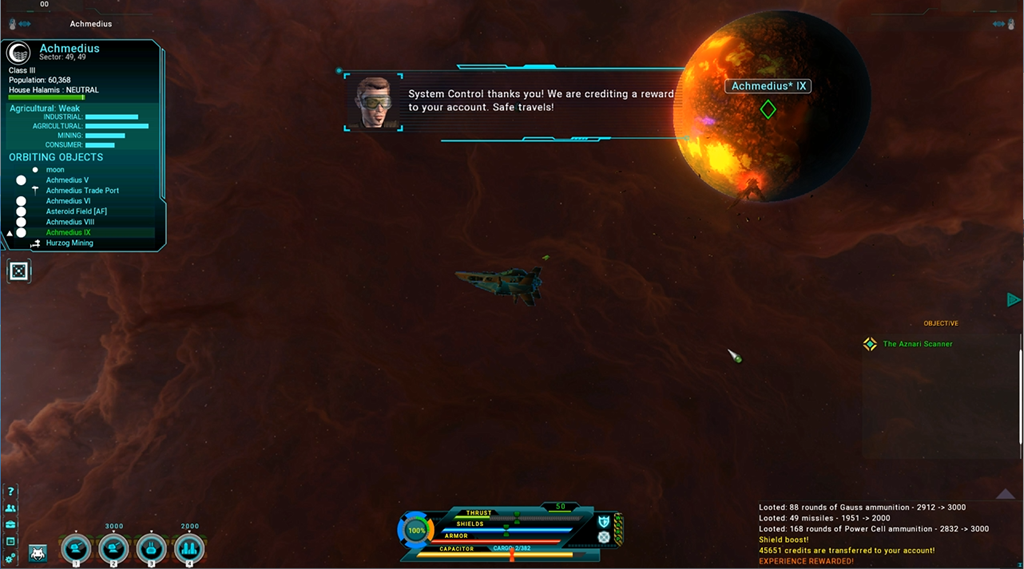Activate weapon slot 2 turret
Image resolution: width=1024 pixels, height=569 pixels.
pyautogui.click(x=114, y=548)
